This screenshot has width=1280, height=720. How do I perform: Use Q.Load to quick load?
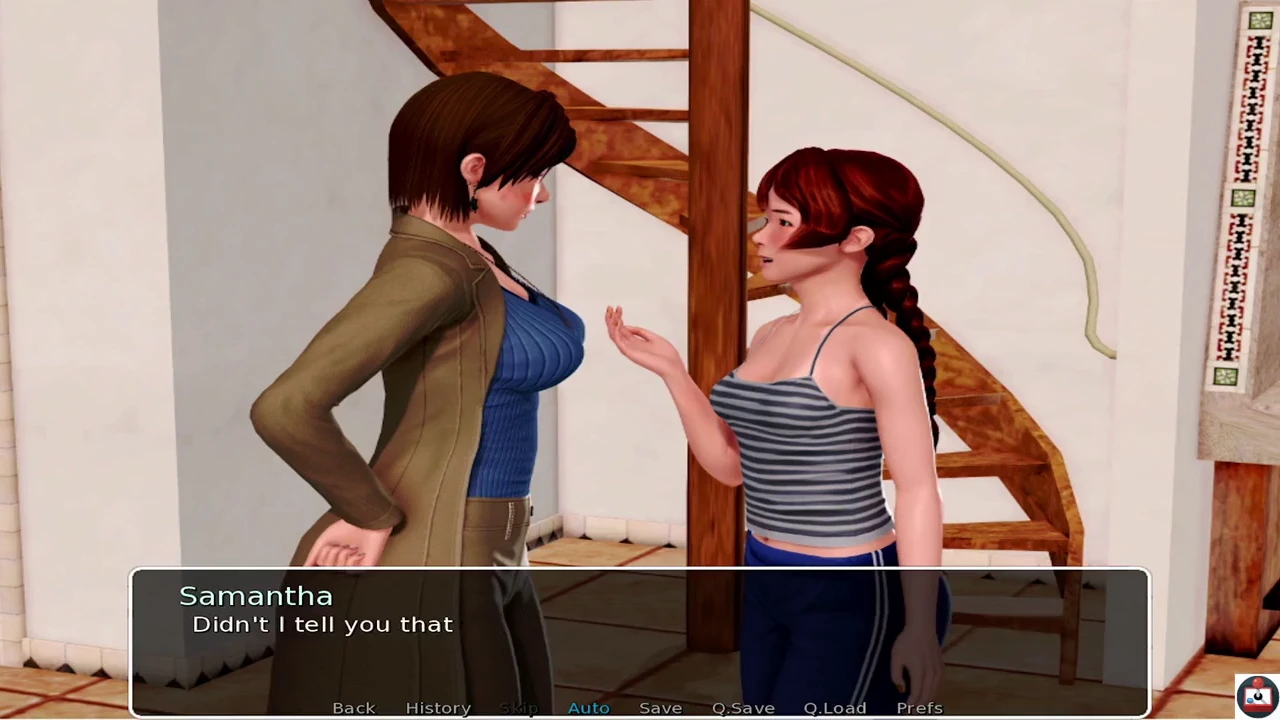point(835,708)
